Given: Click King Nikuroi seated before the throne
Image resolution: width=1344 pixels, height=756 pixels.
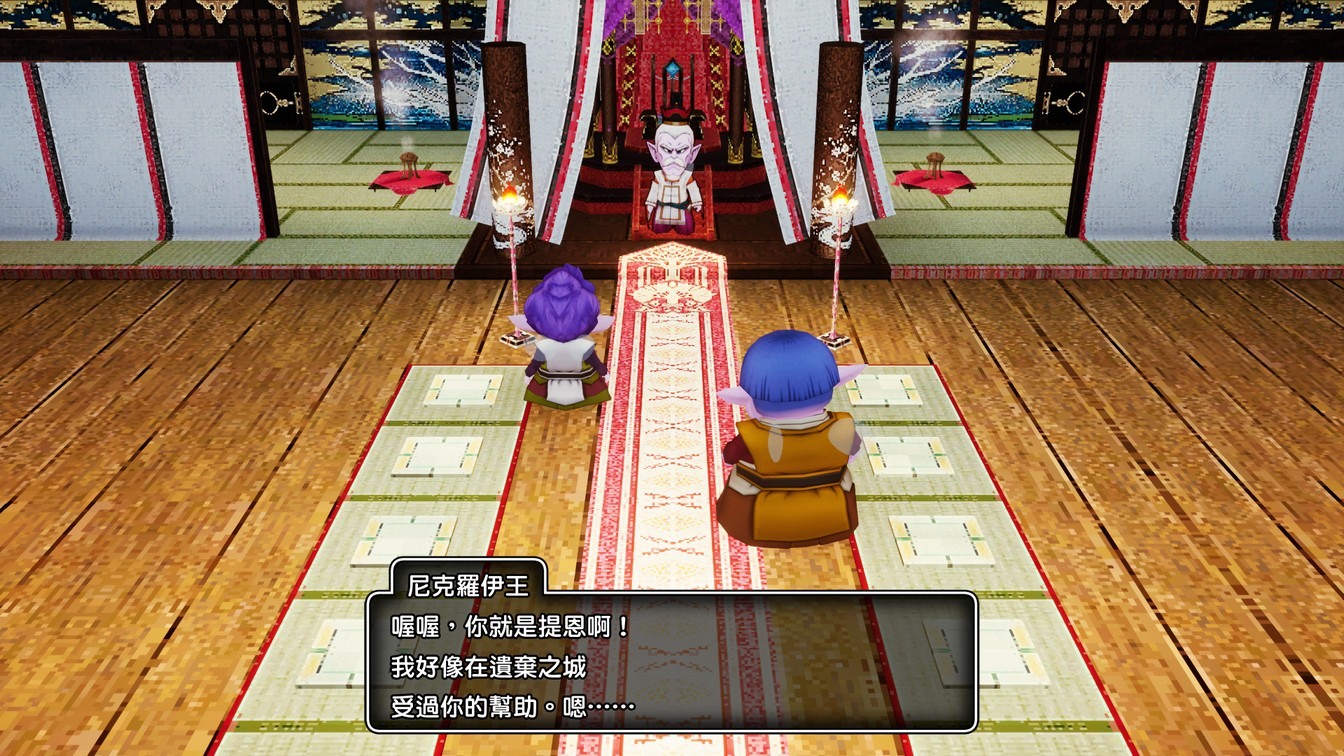Looking at the screenshot, I should pos(671,170).
